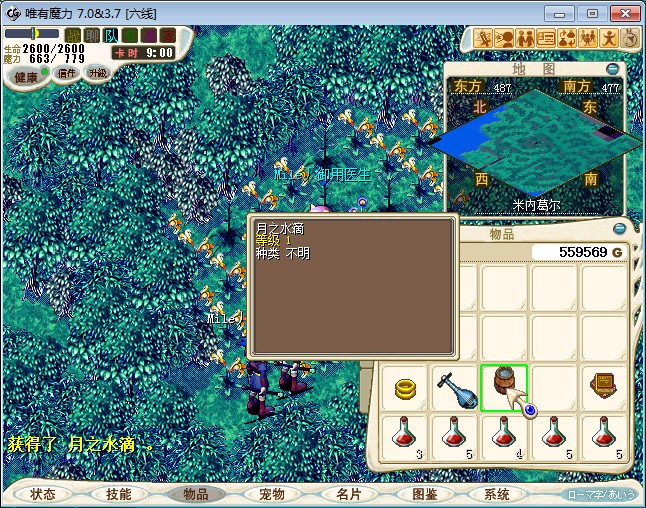The width and height of the screenshot is (646, 508).
Task: Toggle the 物品 items menu
Action: [195, 494]
